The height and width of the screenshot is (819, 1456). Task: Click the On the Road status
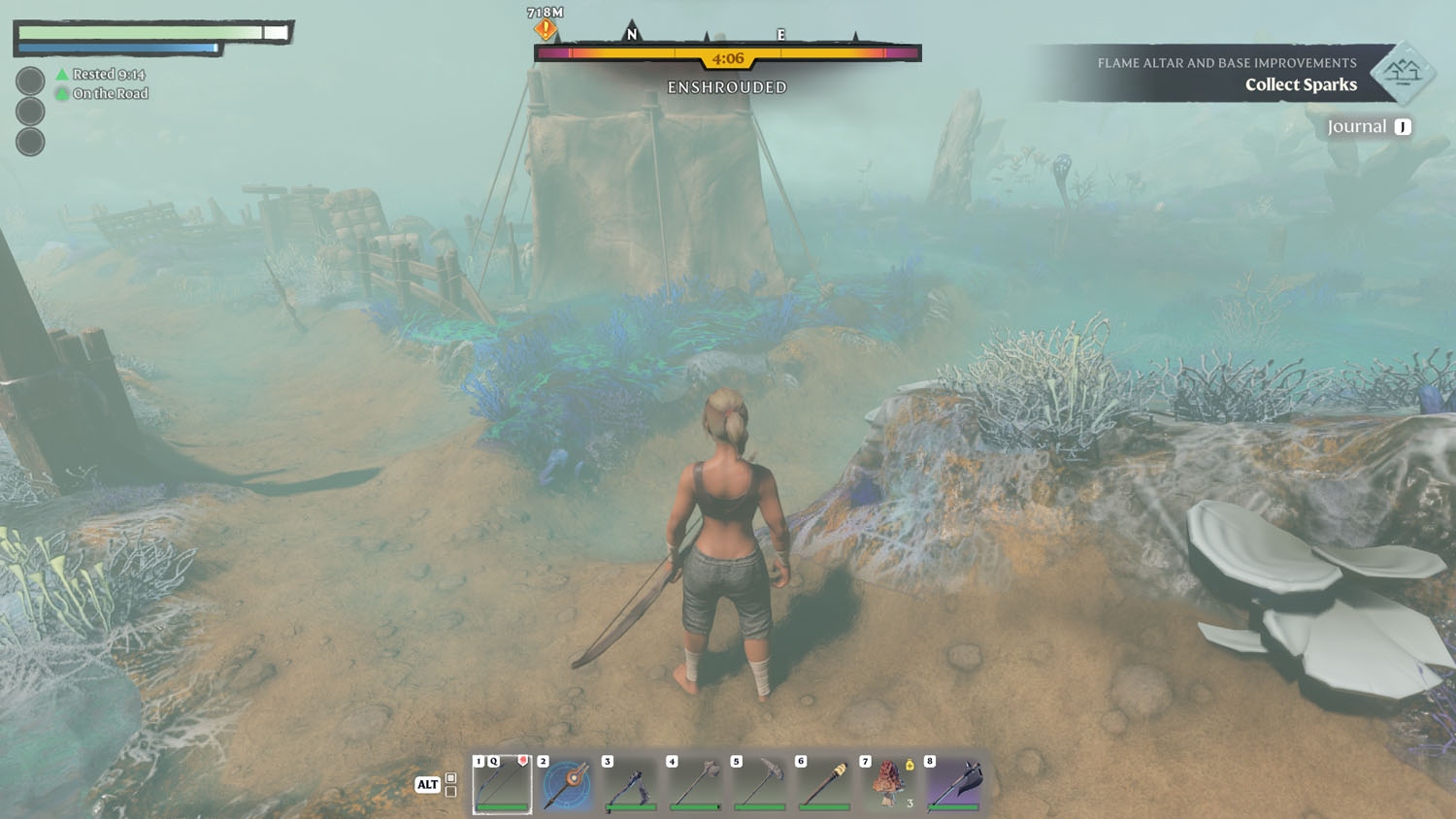pyautogui.click(x=103, y=94)
